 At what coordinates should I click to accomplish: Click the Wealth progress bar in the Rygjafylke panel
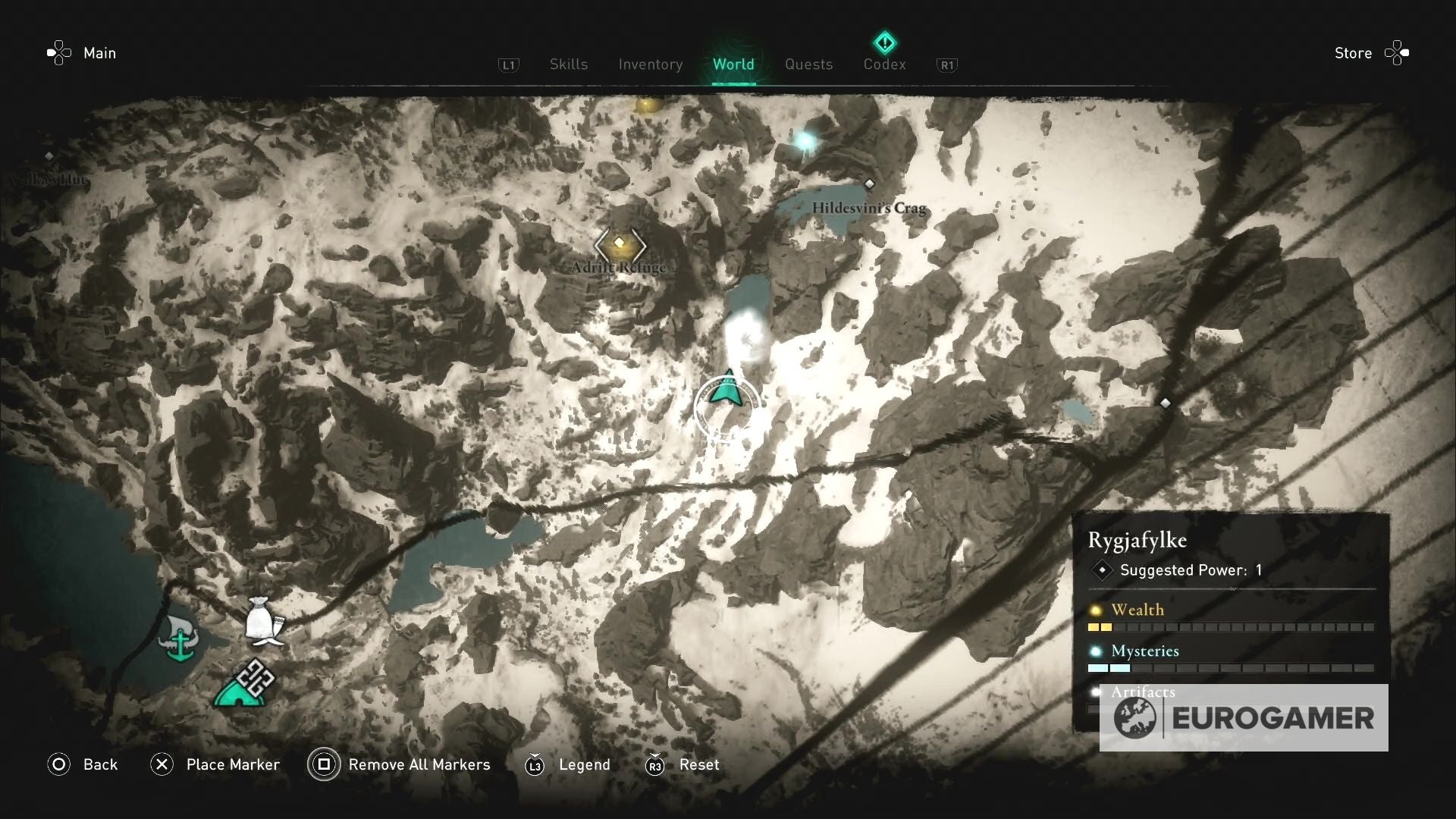1228,627
